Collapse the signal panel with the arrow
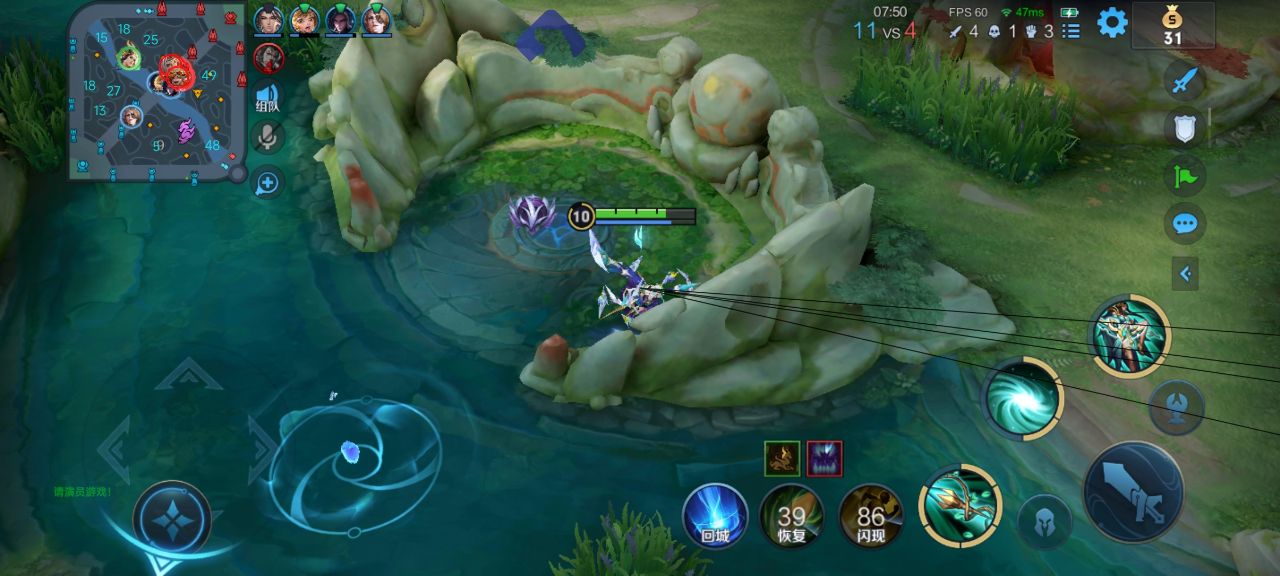Image resolution: width=1280 pixels, height=576 pixels. click(1185, 273)
